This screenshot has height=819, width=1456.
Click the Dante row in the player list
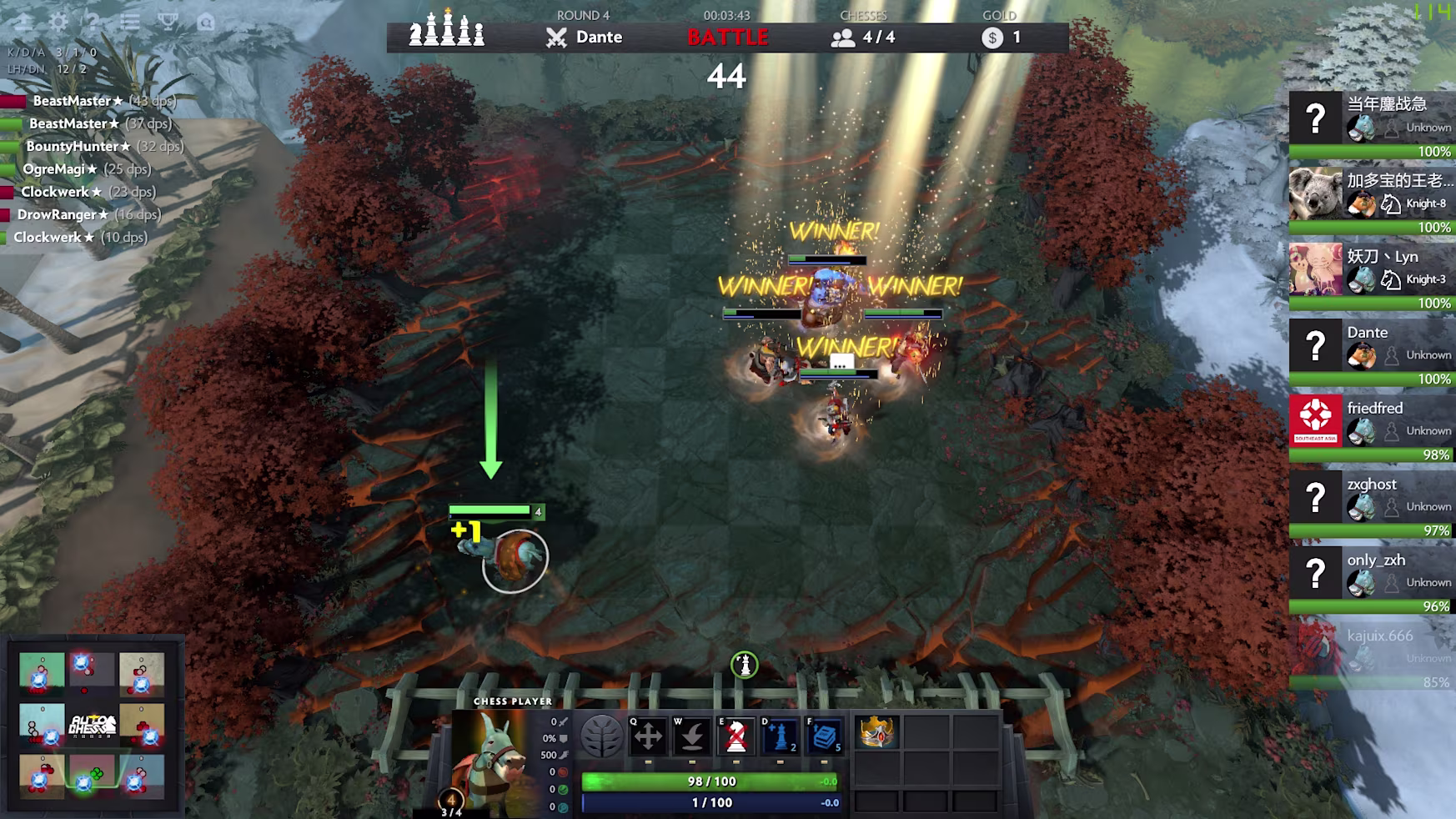click(1371, 346)
